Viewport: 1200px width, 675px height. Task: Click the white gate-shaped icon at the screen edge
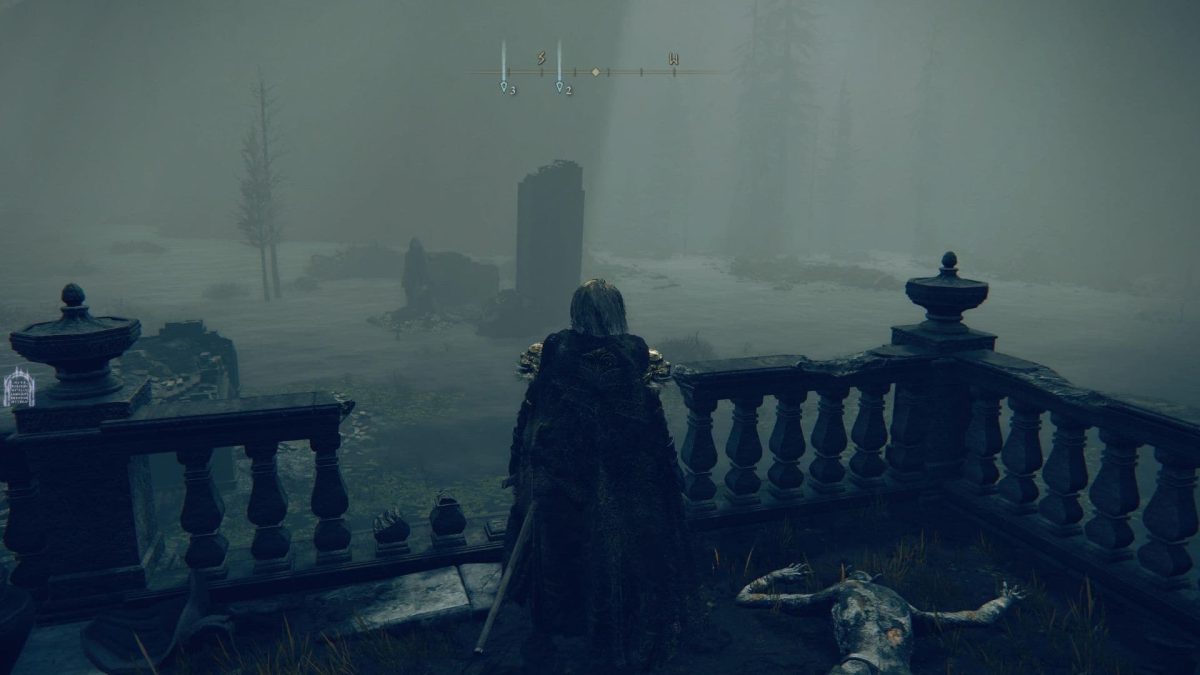pyautogui.click(x=19, y=388)
